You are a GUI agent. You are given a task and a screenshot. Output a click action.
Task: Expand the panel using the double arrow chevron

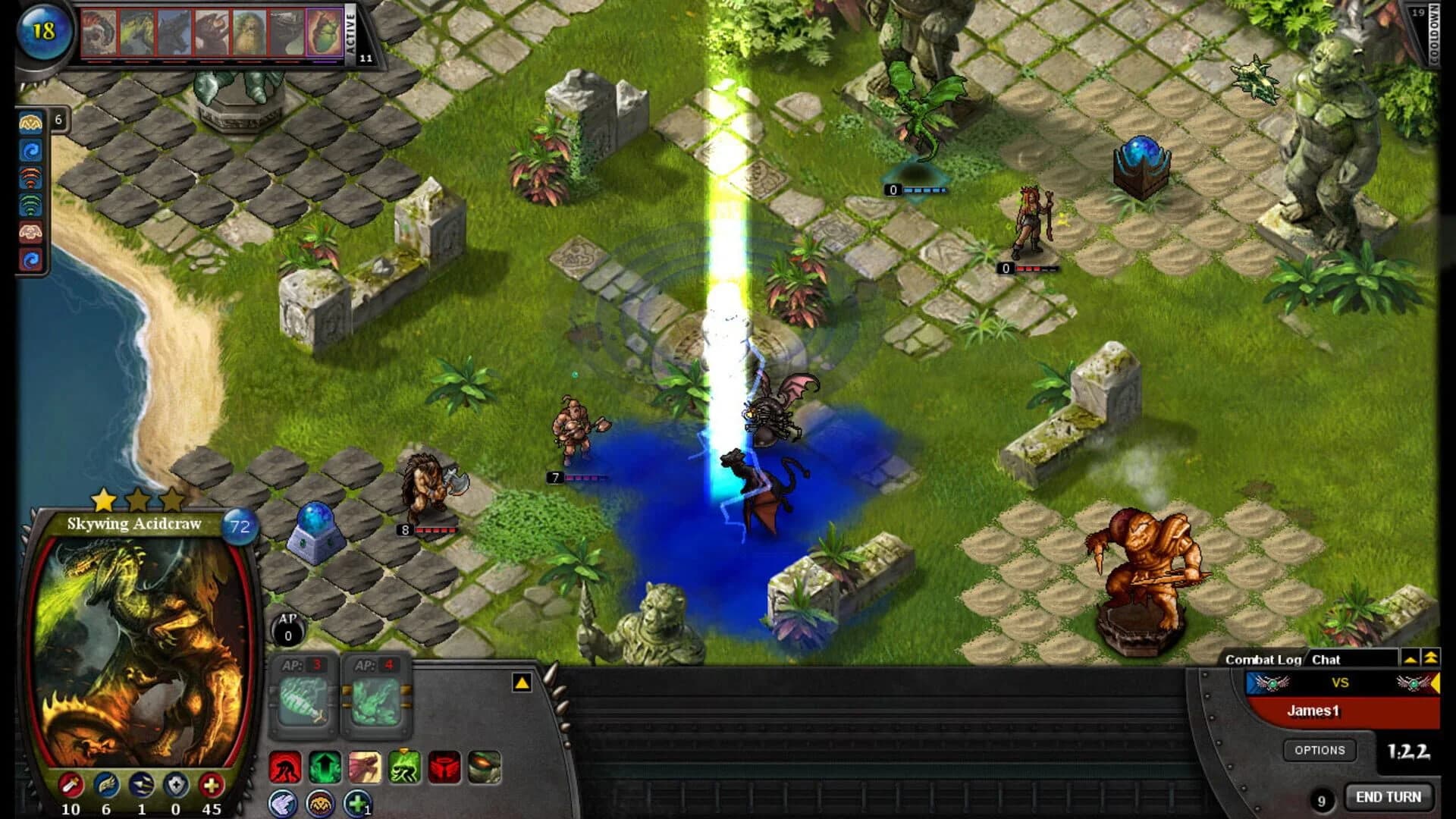point(1432,659)
